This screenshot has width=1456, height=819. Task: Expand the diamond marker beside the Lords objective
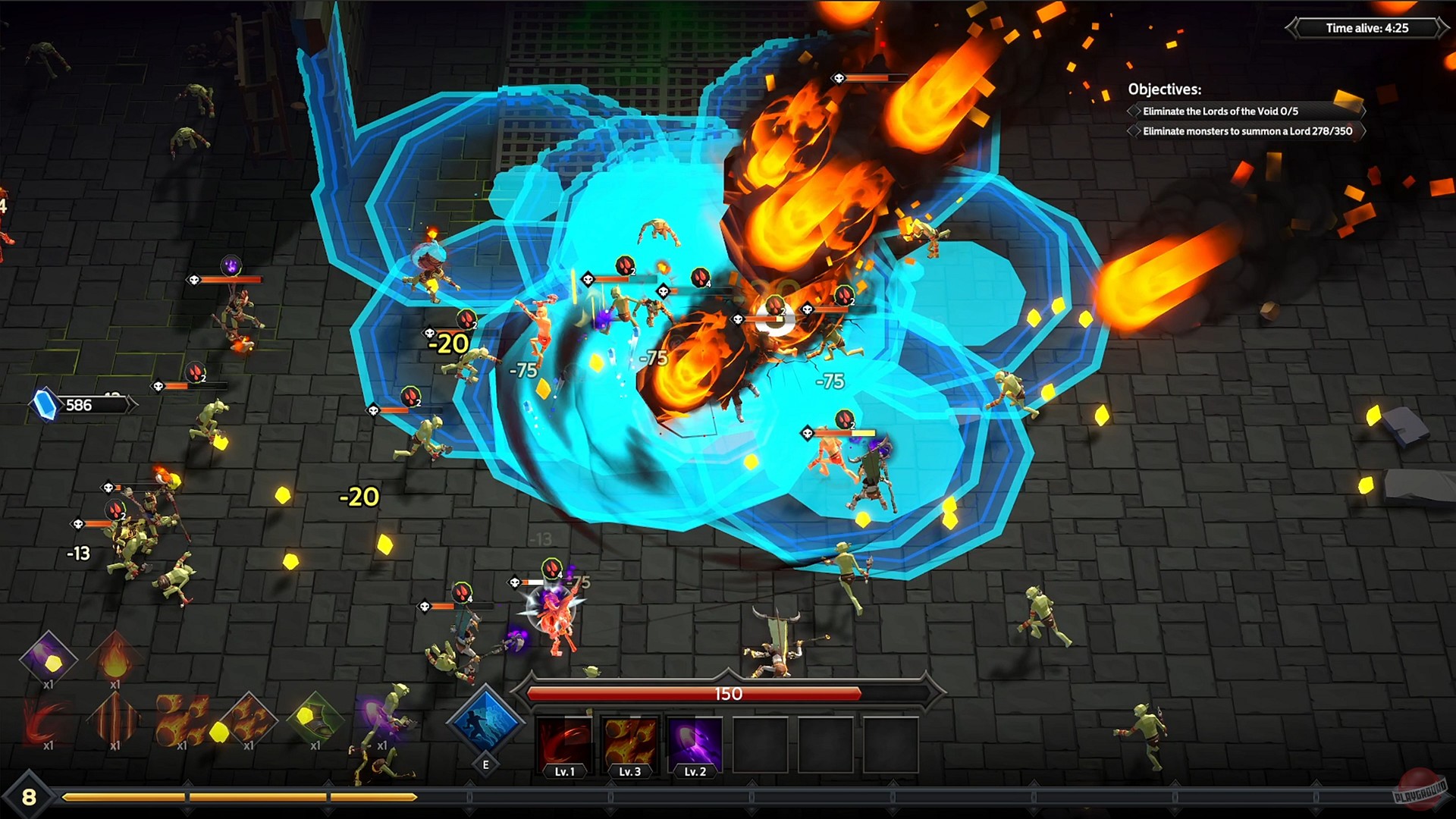(1134, 111)
